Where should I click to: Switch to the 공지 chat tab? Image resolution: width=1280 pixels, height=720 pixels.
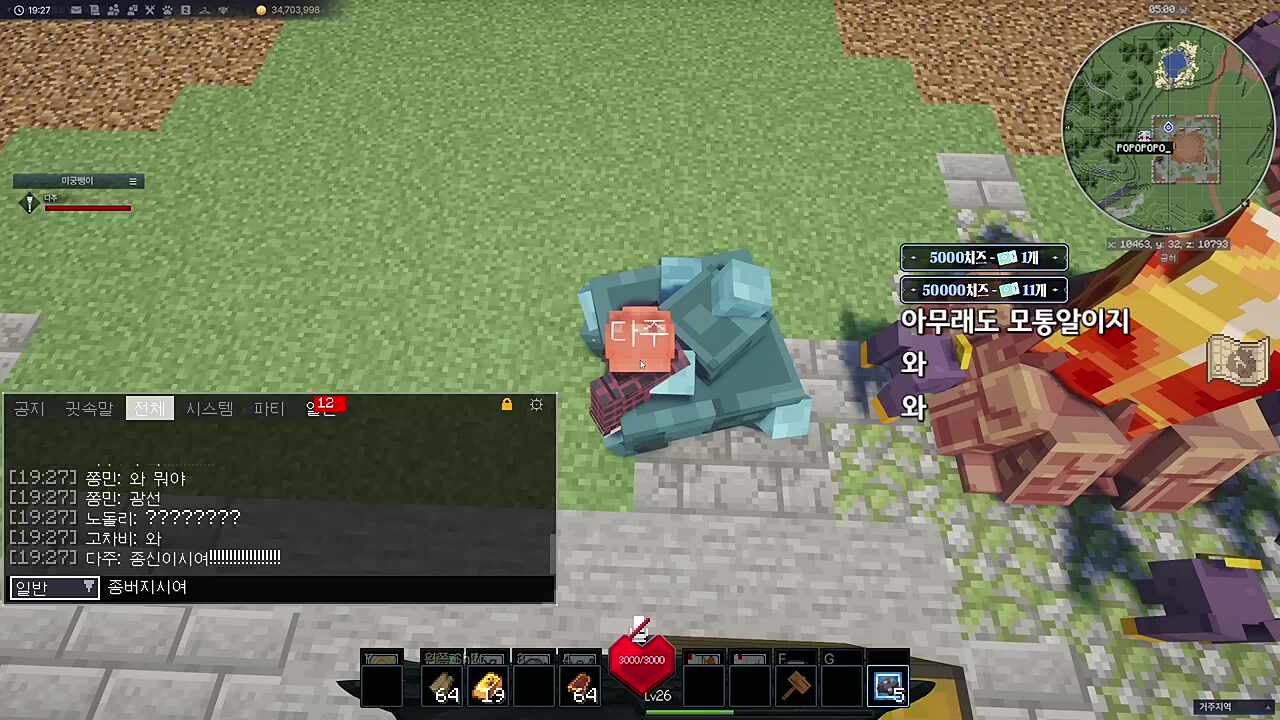coord(29,408)
